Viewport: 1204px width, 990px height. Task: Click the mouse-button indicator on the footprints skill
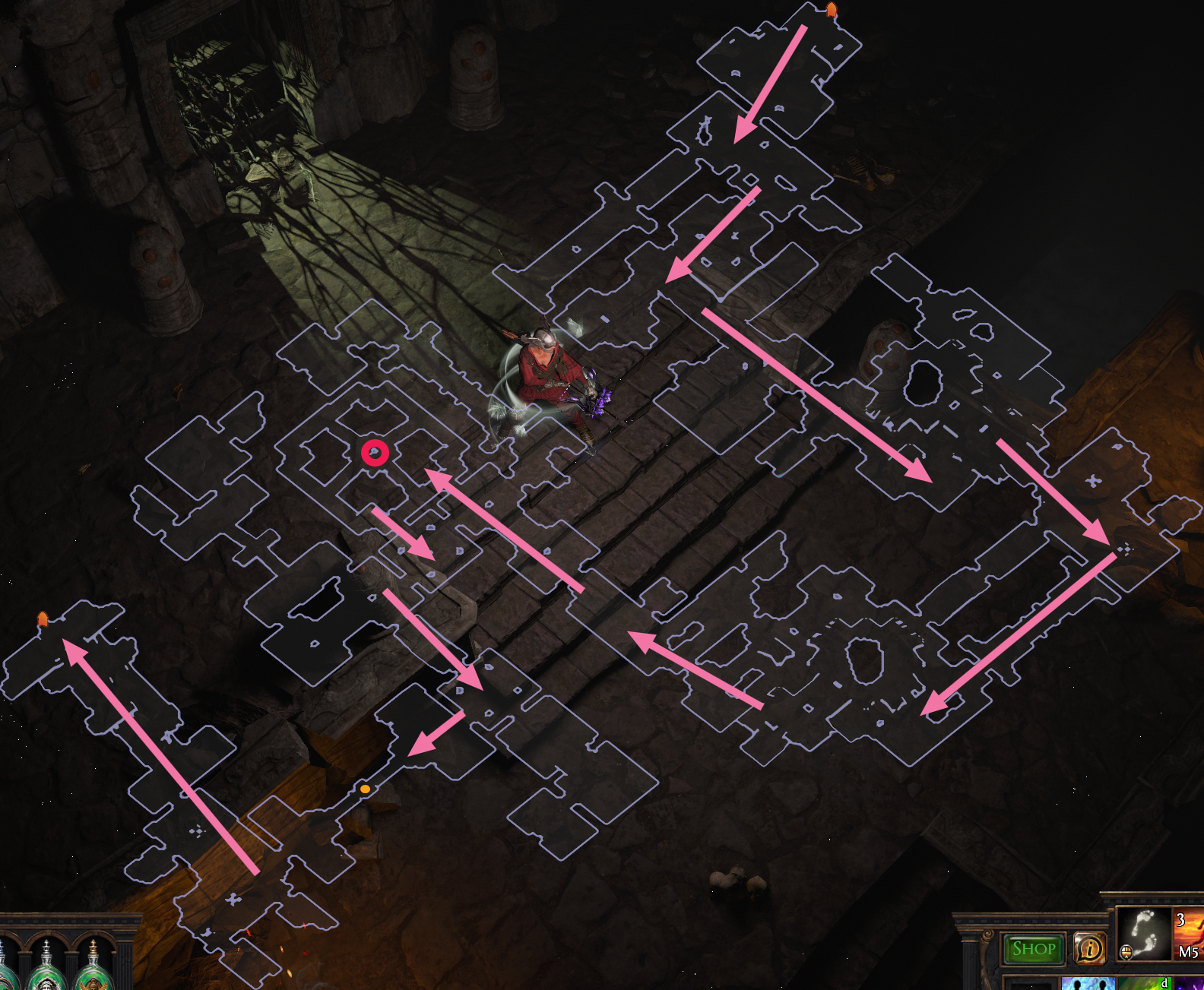[x=1126, y=951]
